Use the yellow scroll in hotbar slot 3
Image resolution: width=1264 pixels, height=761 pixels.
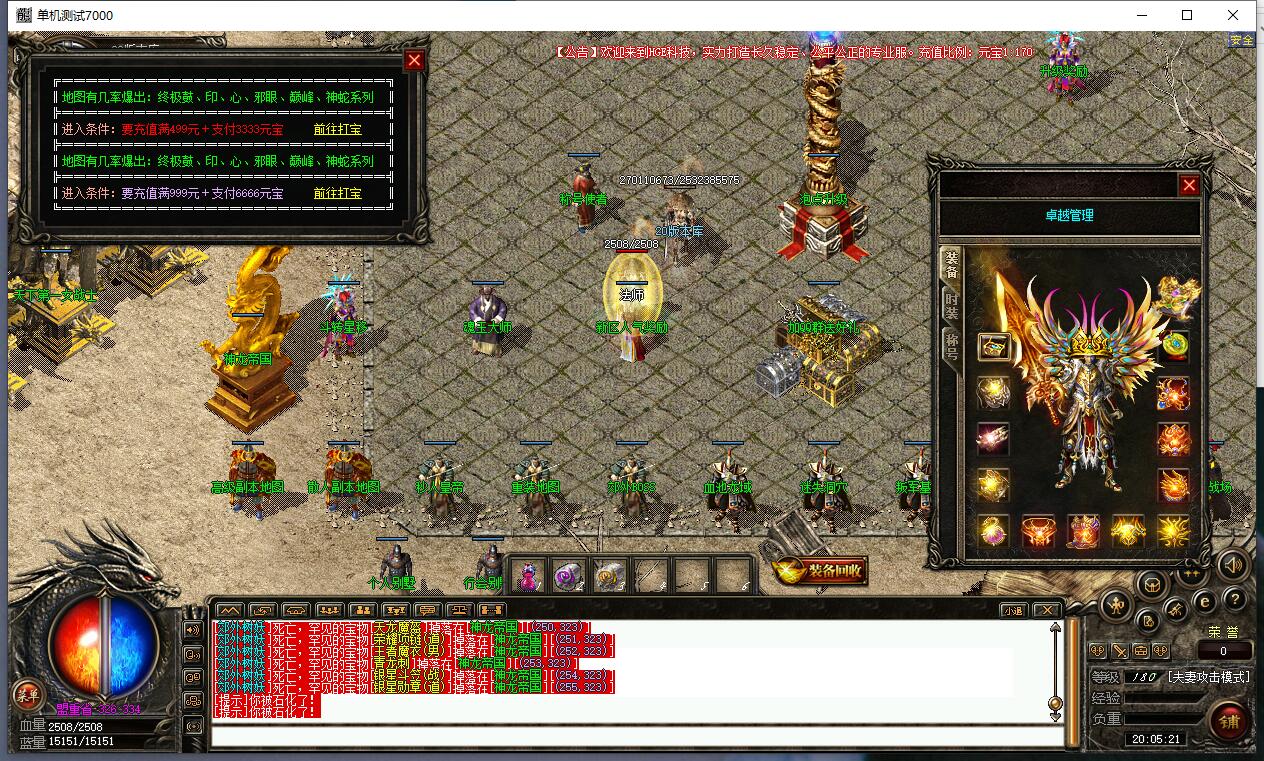609,575
